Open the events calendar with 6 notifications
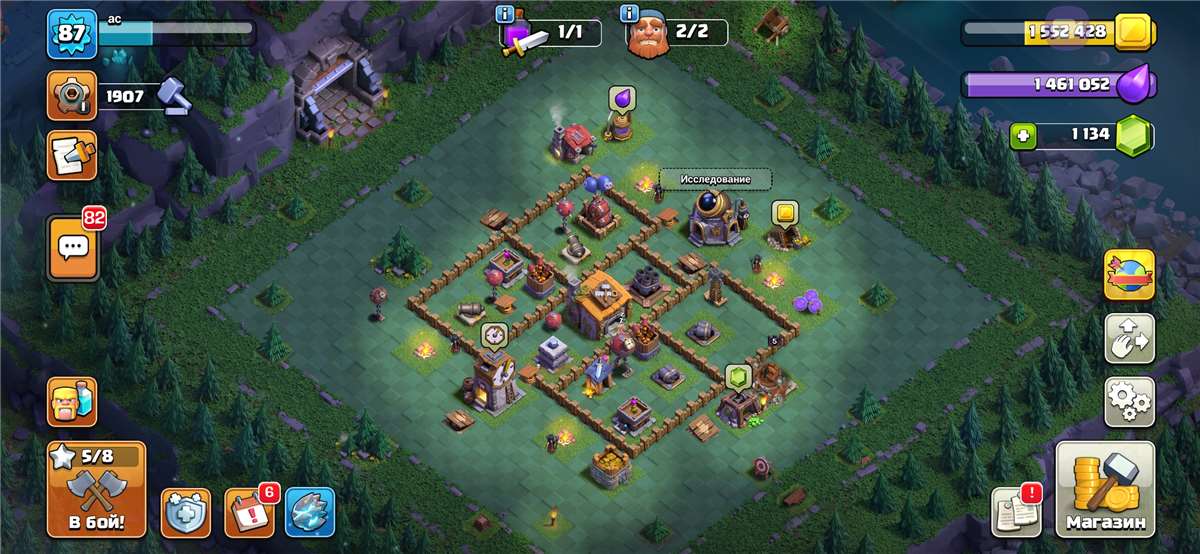1200x554 pixels. (x=248, y=513)
